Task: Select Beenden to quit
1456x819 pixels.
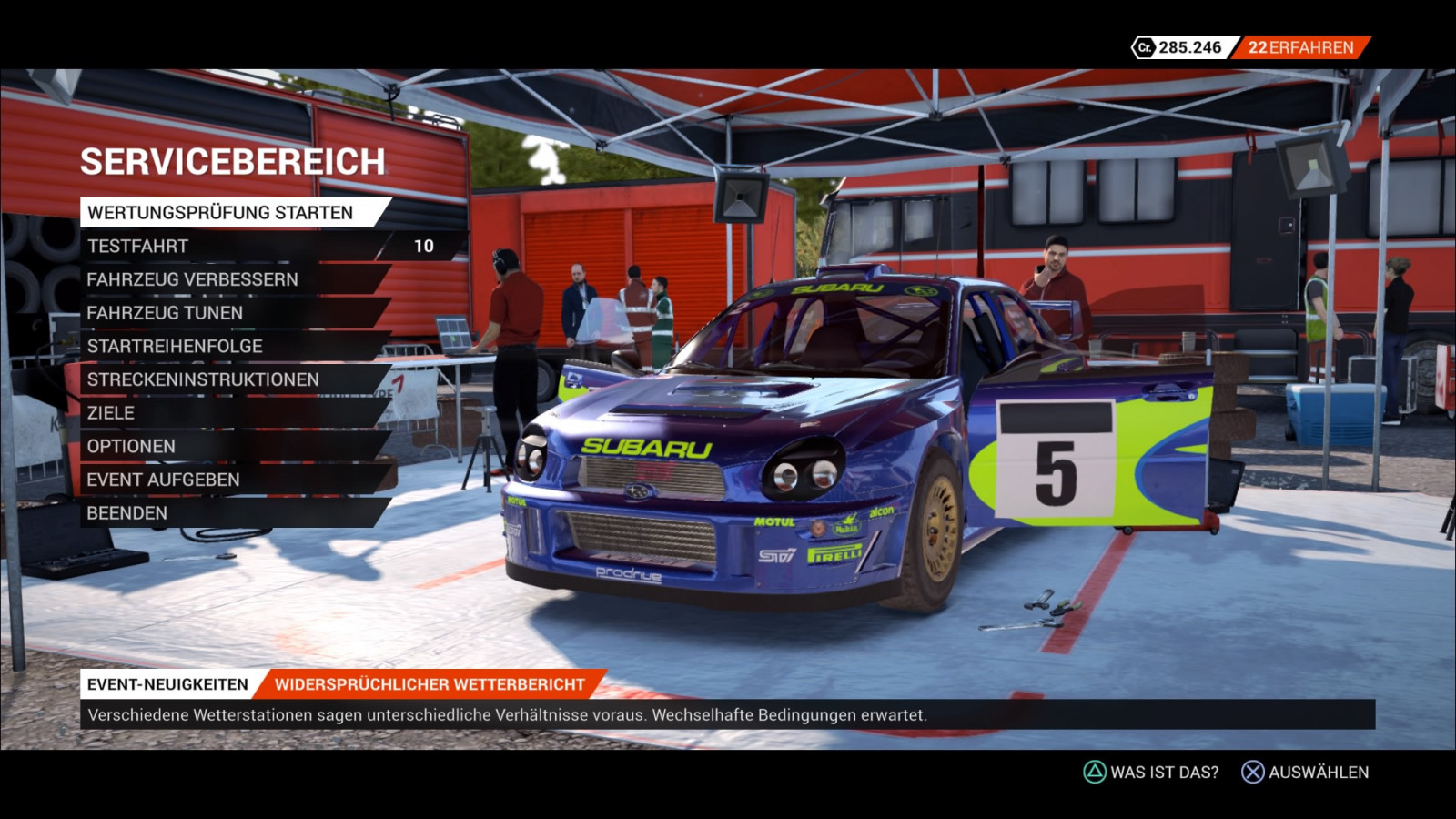Action: (x=127, y=513)
